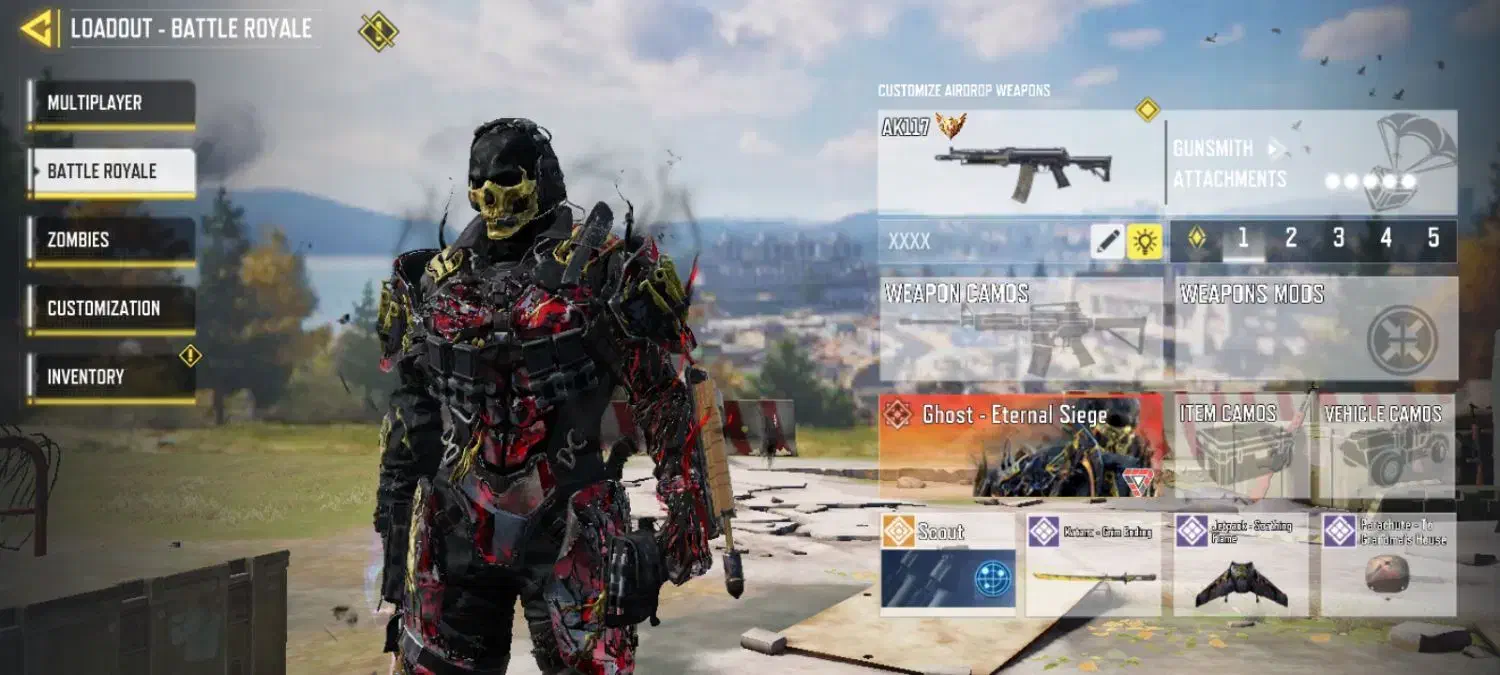Open the Customization tab
The image size is (1500, 675).
111,309
